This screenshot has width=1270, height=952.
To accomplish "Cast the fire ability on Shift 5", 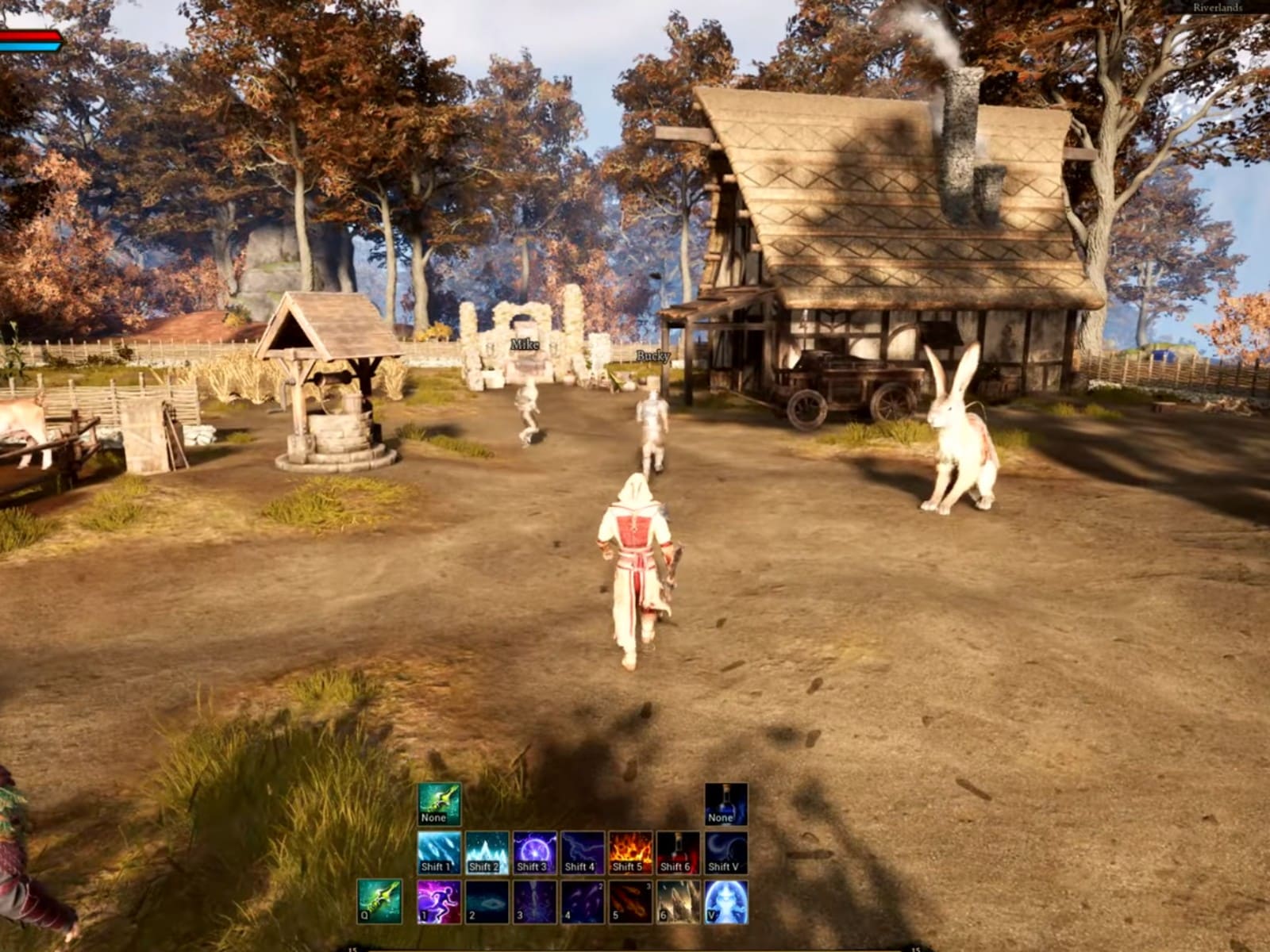I will (x=629, y=853).
